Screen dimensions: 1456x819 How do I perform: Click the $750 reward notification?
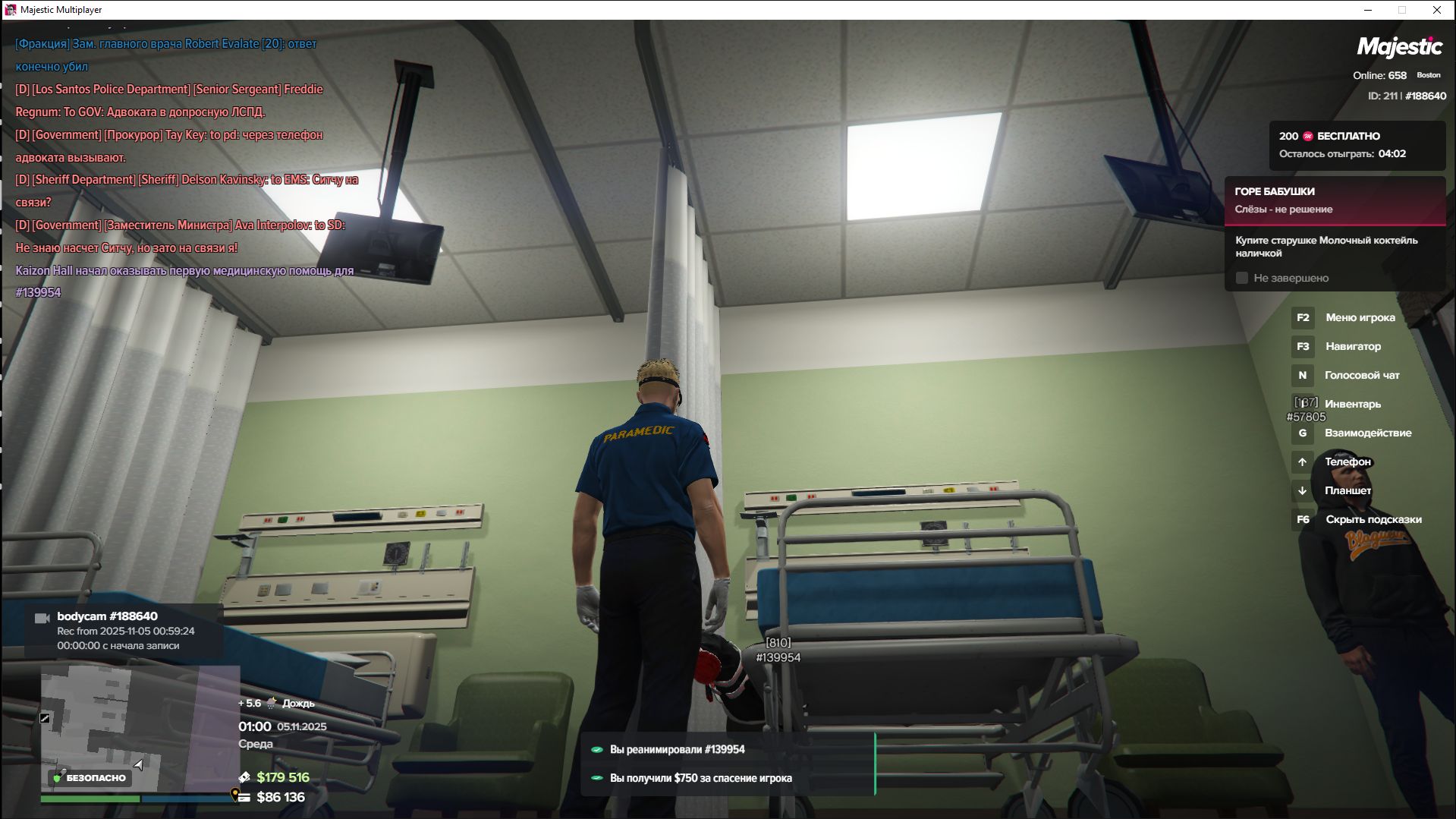[x=700, y=778]
